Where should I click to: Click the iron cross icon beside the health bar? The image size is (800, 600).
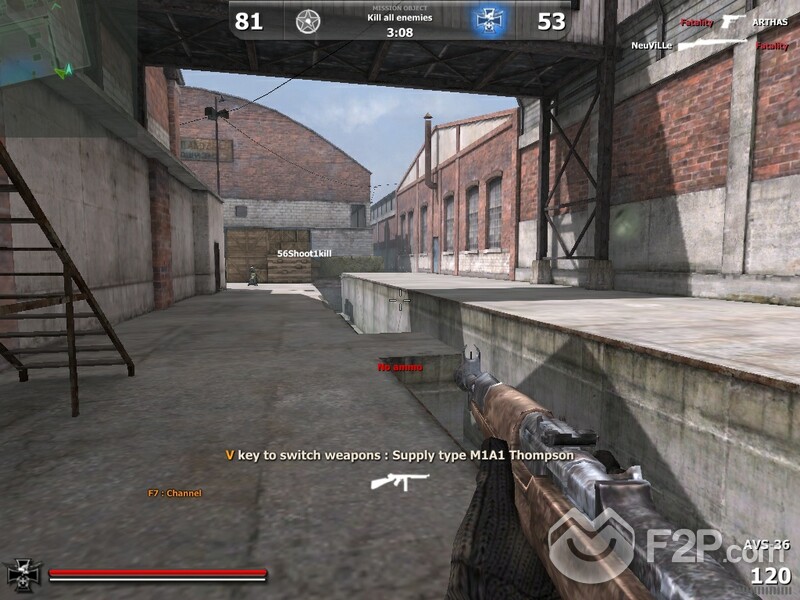[x=22, y=574]
